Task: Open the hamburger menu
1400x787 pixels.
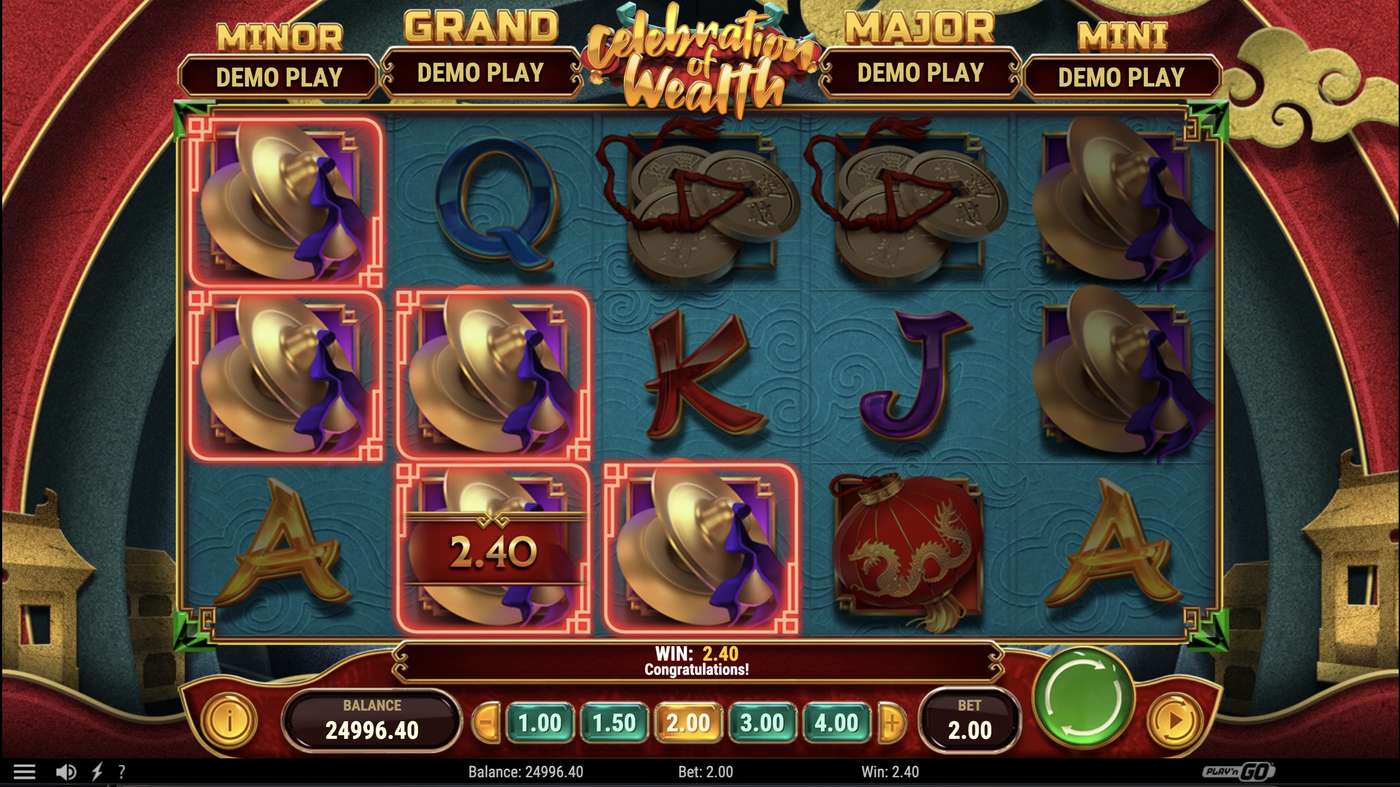Action: pyautogui.click(x=25, y=772)
